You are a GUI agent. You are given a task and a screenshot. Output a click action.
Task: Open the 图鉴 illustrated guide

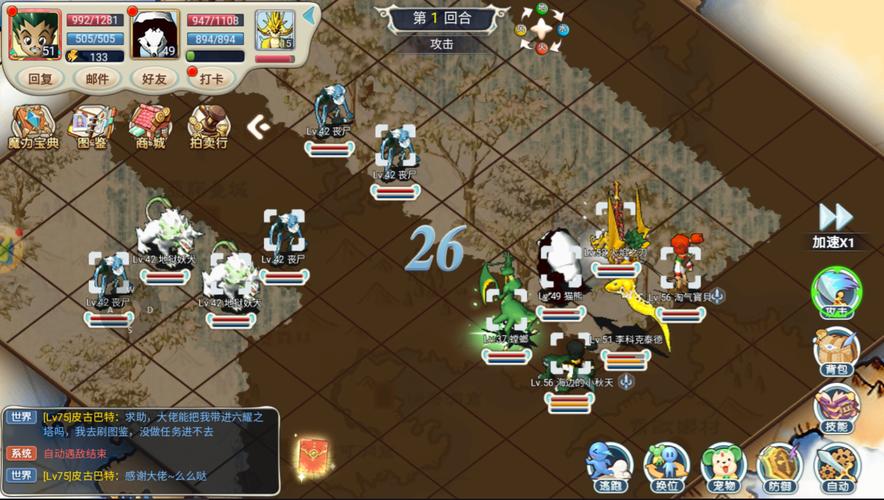click(92, 127)
